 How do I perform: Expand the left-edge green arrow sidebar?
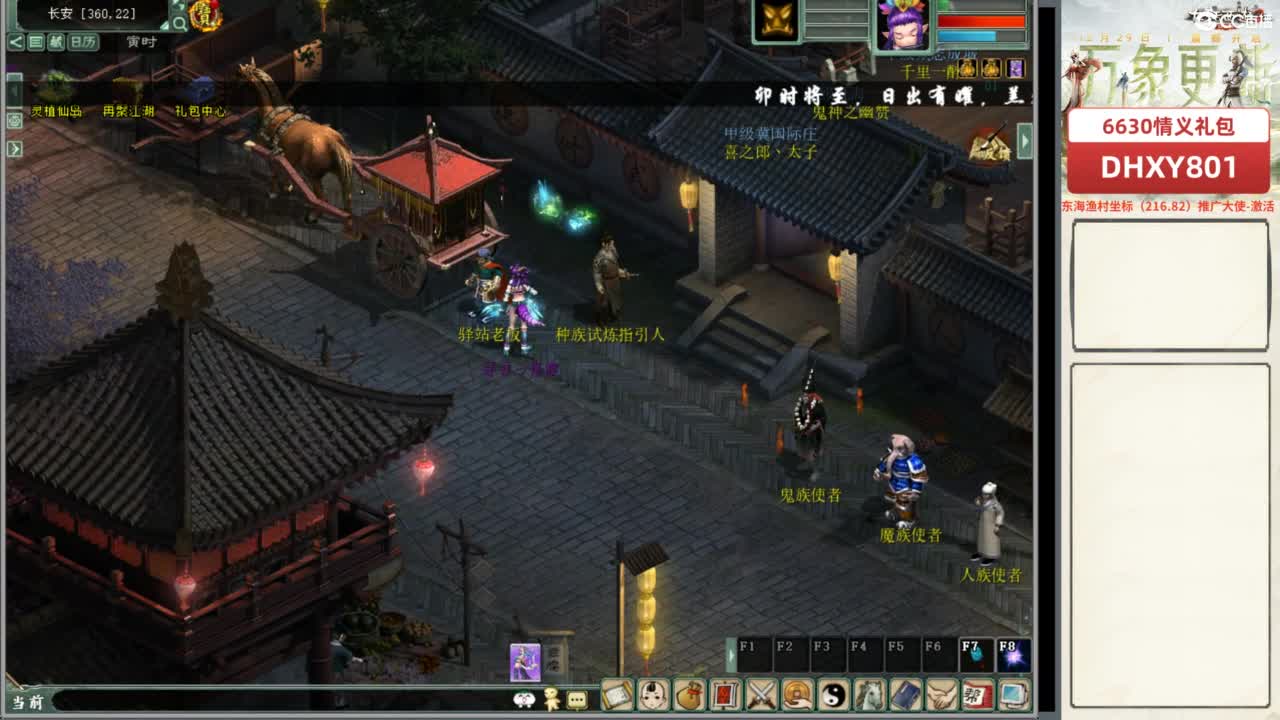pyautogui.click(x=14, y=148)
